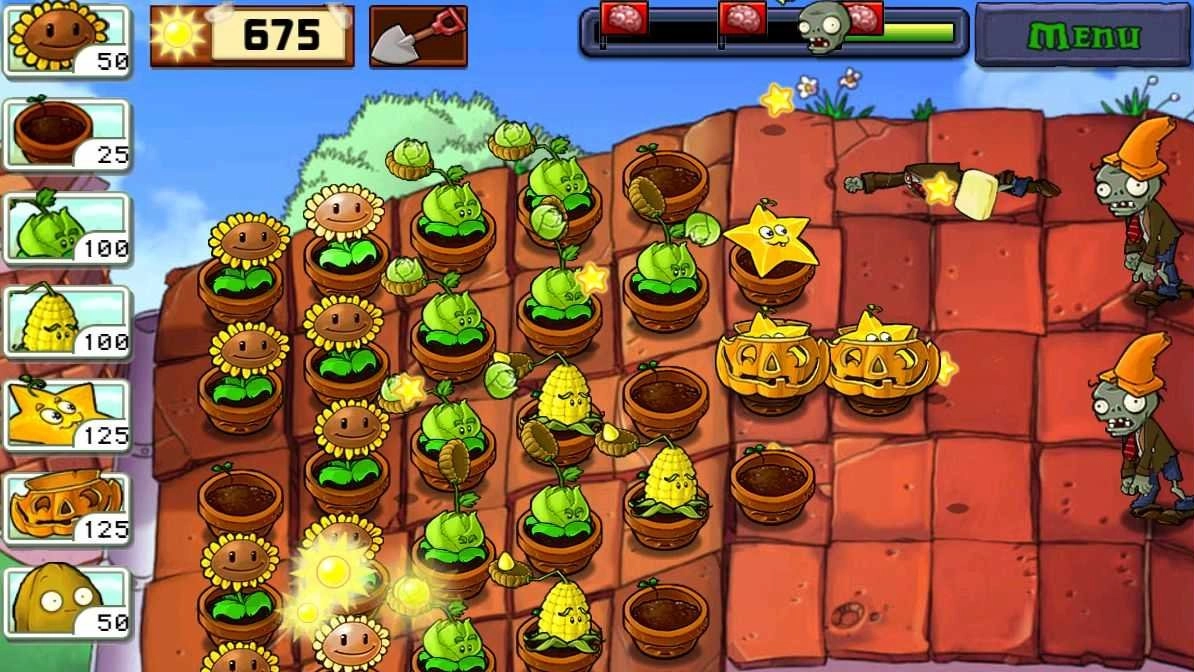The height and width of the screenshot is (672, 1194).
Task: Pick up the shovel tool
Action: pyautogui.click(x=418, y=36)
